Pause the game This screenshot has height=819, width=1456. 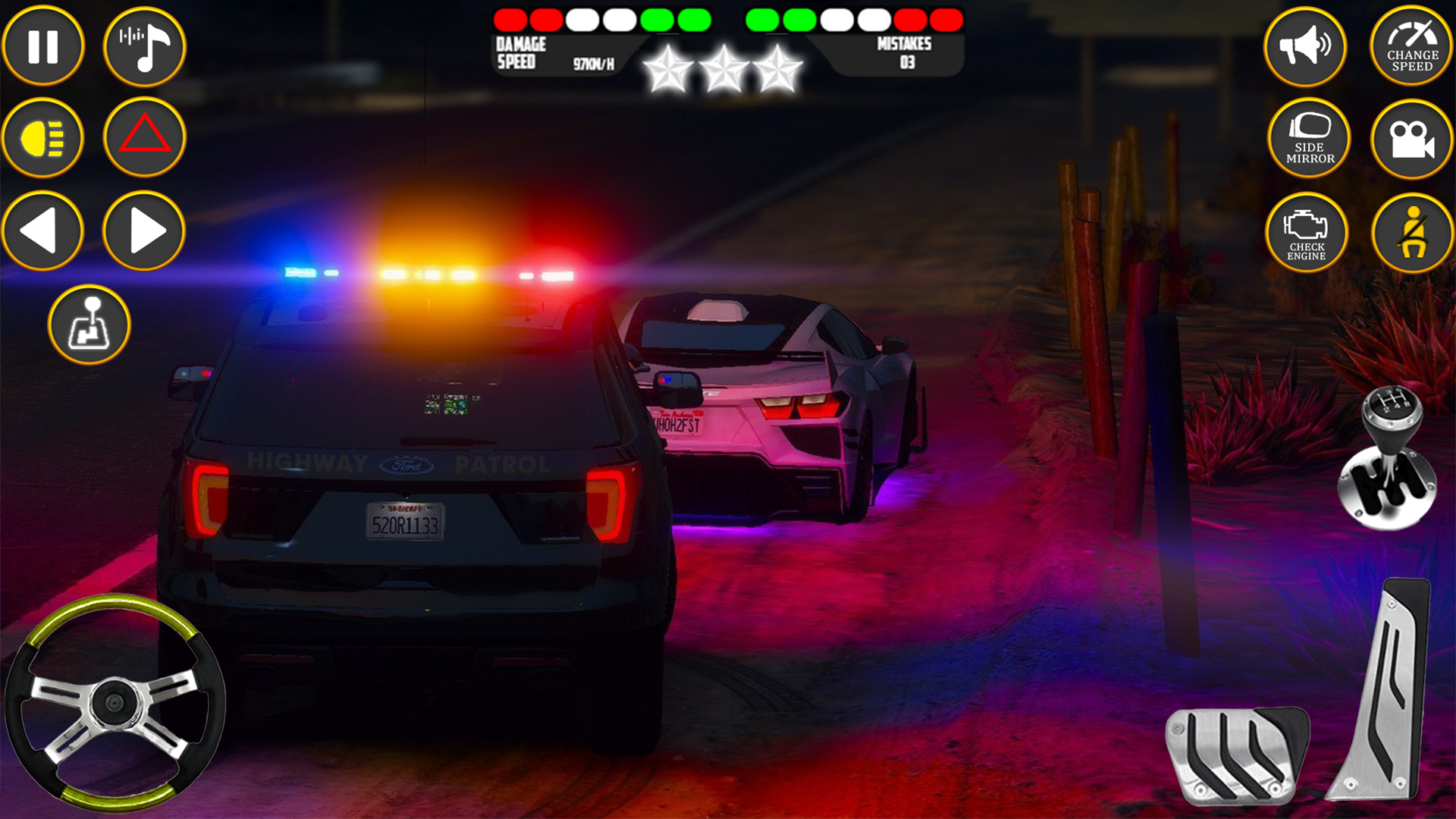43,45
